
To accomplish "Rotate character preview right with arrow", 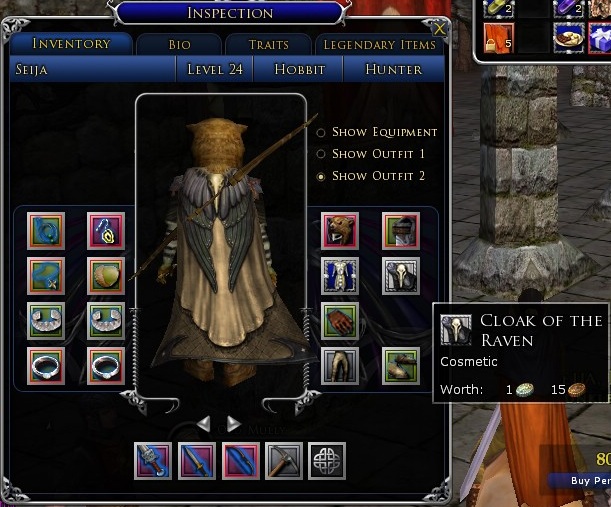I will pyautogui.click(x=233, y=424).
